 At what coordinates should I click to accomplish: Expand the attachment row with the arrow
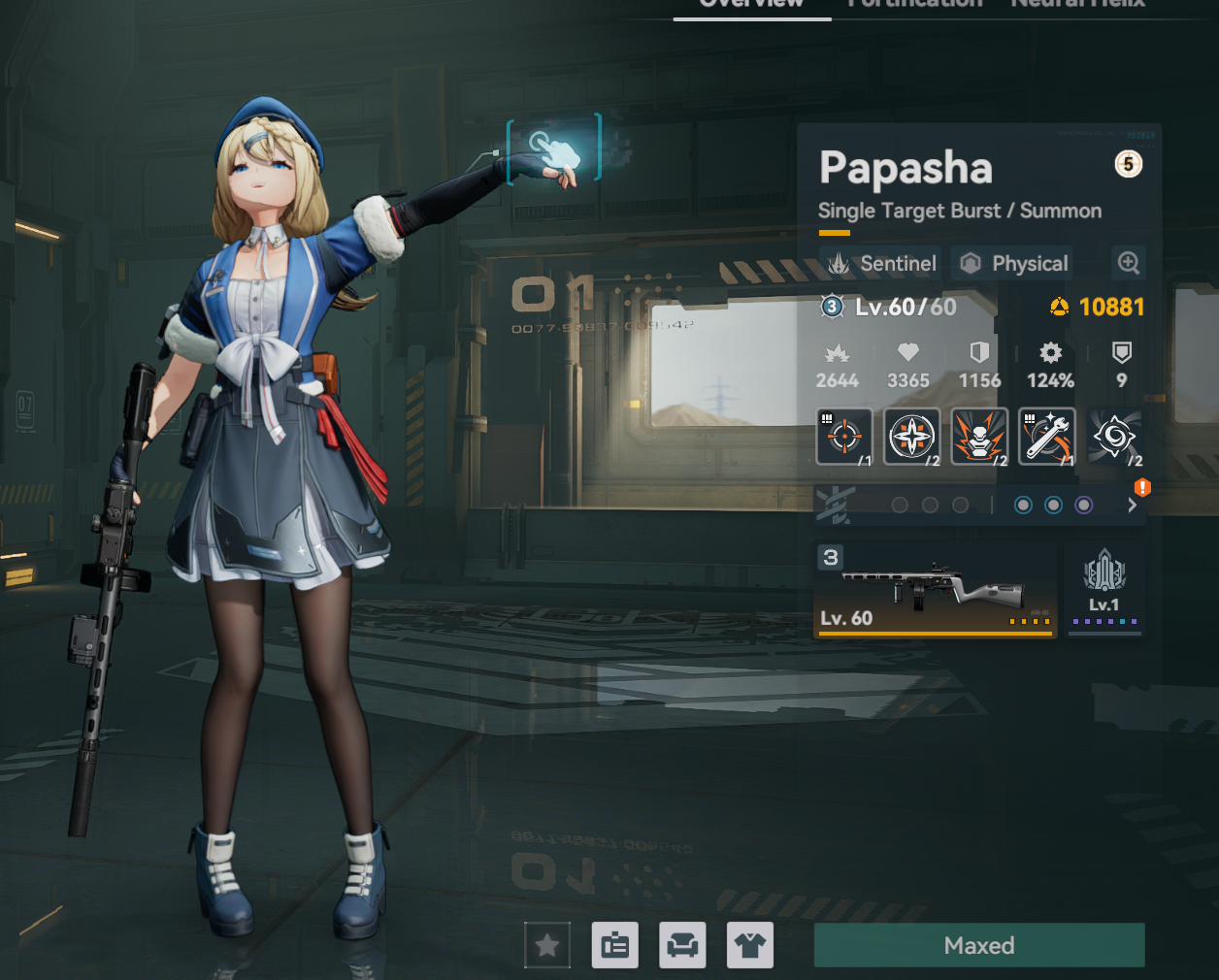pyautogui.click(x=1132, y=505)
